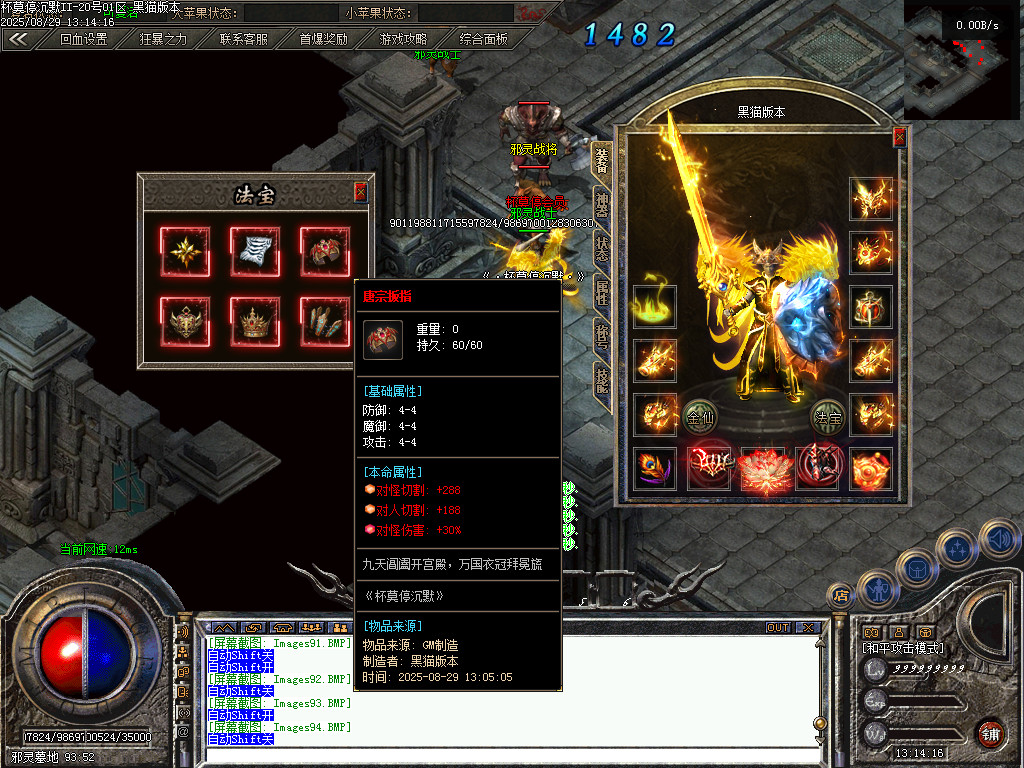Select the white scroll treasure slot
1024x768 pixels.
[255, 251]
